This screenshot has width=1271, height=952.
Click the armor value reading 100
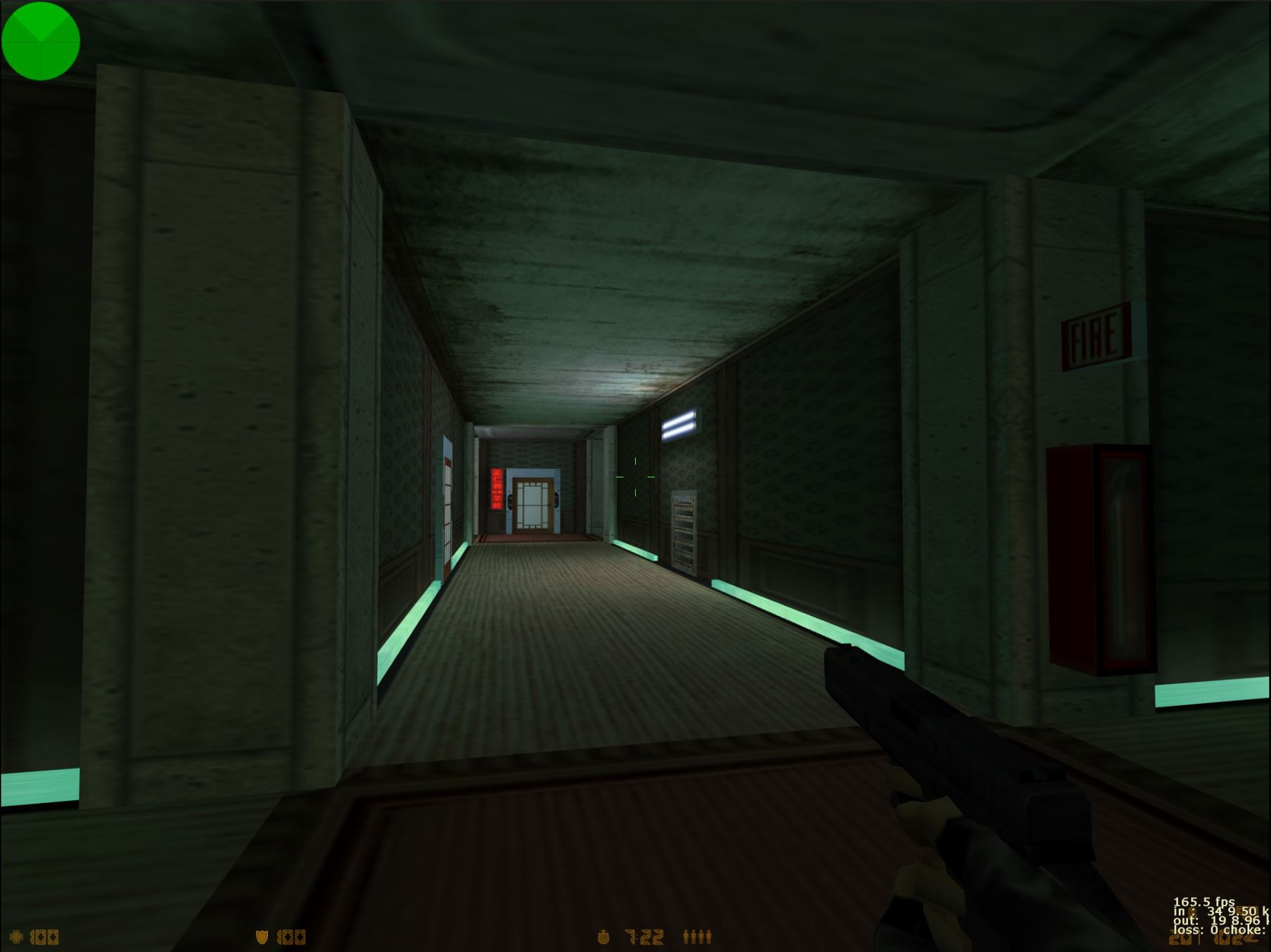click(292, 936)
